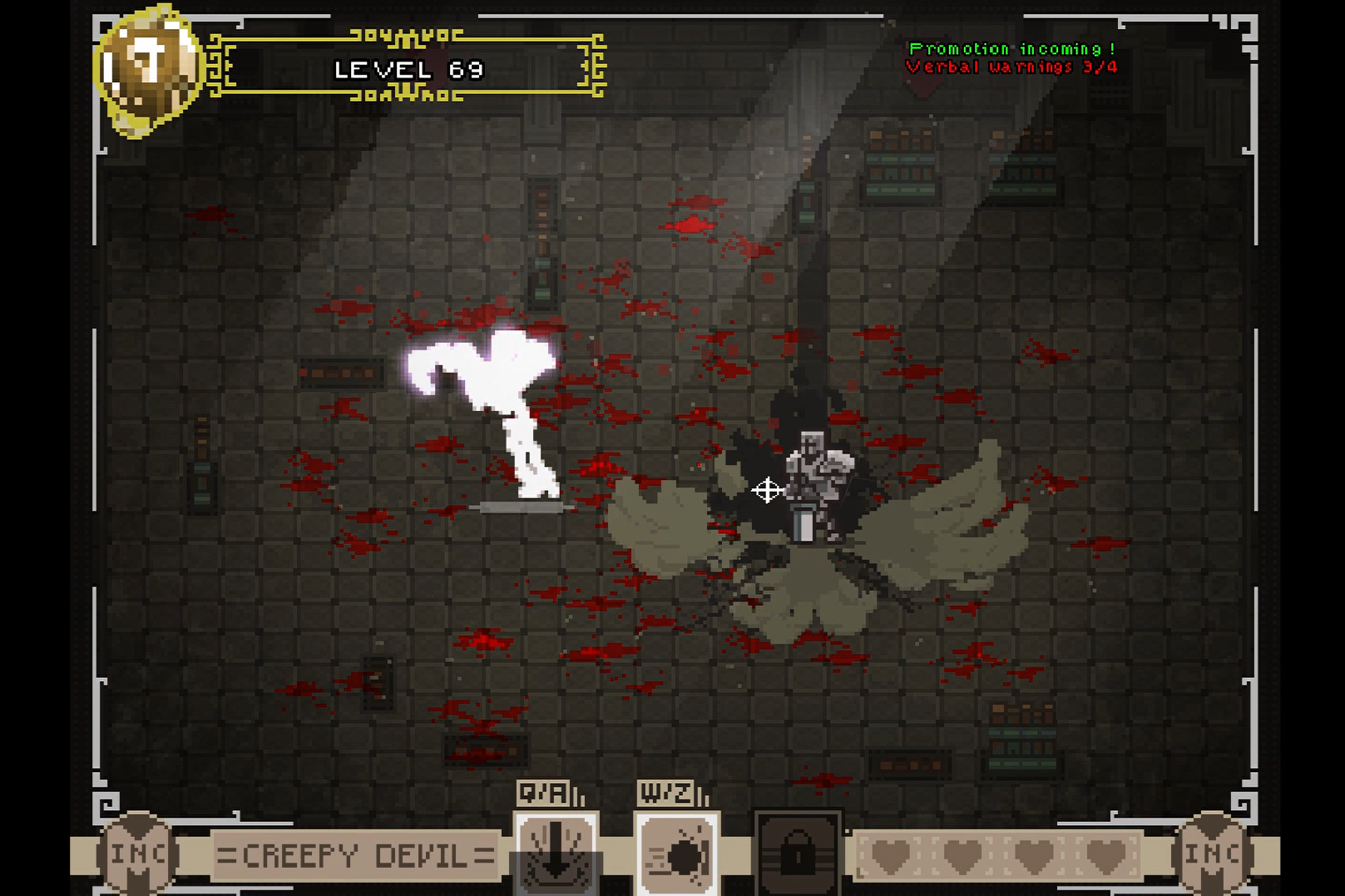Select the locked padlock ability slot
This screenshot has height=896, width=1345.
coord(797,854)
